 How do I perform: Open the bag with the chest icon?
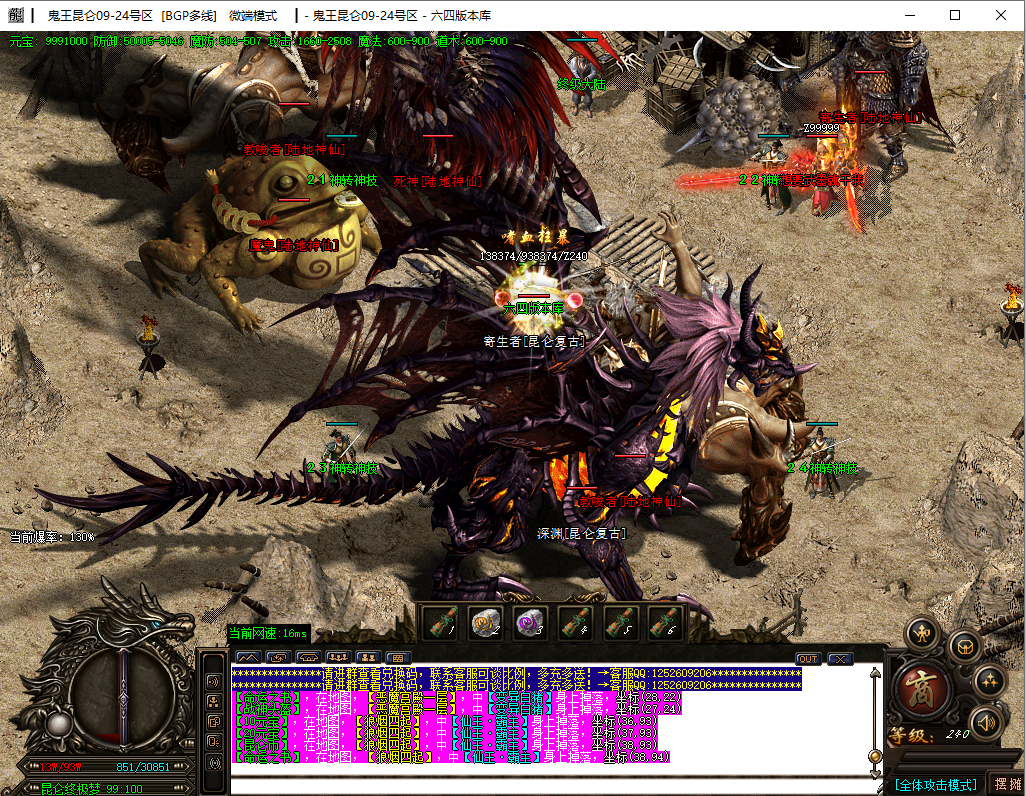pyautogui.click(x=965, y=646)
